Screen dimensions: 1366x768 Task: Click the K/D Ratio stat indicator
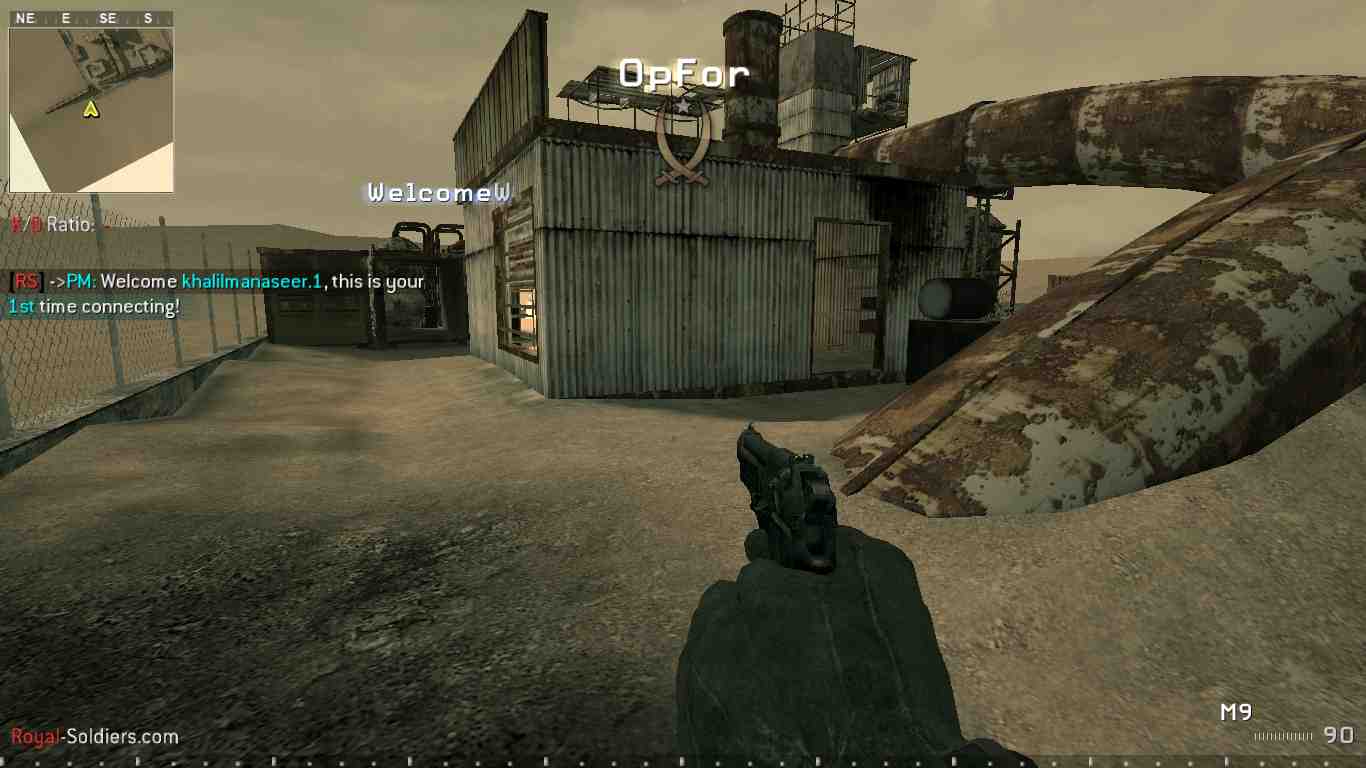(48, 224)
